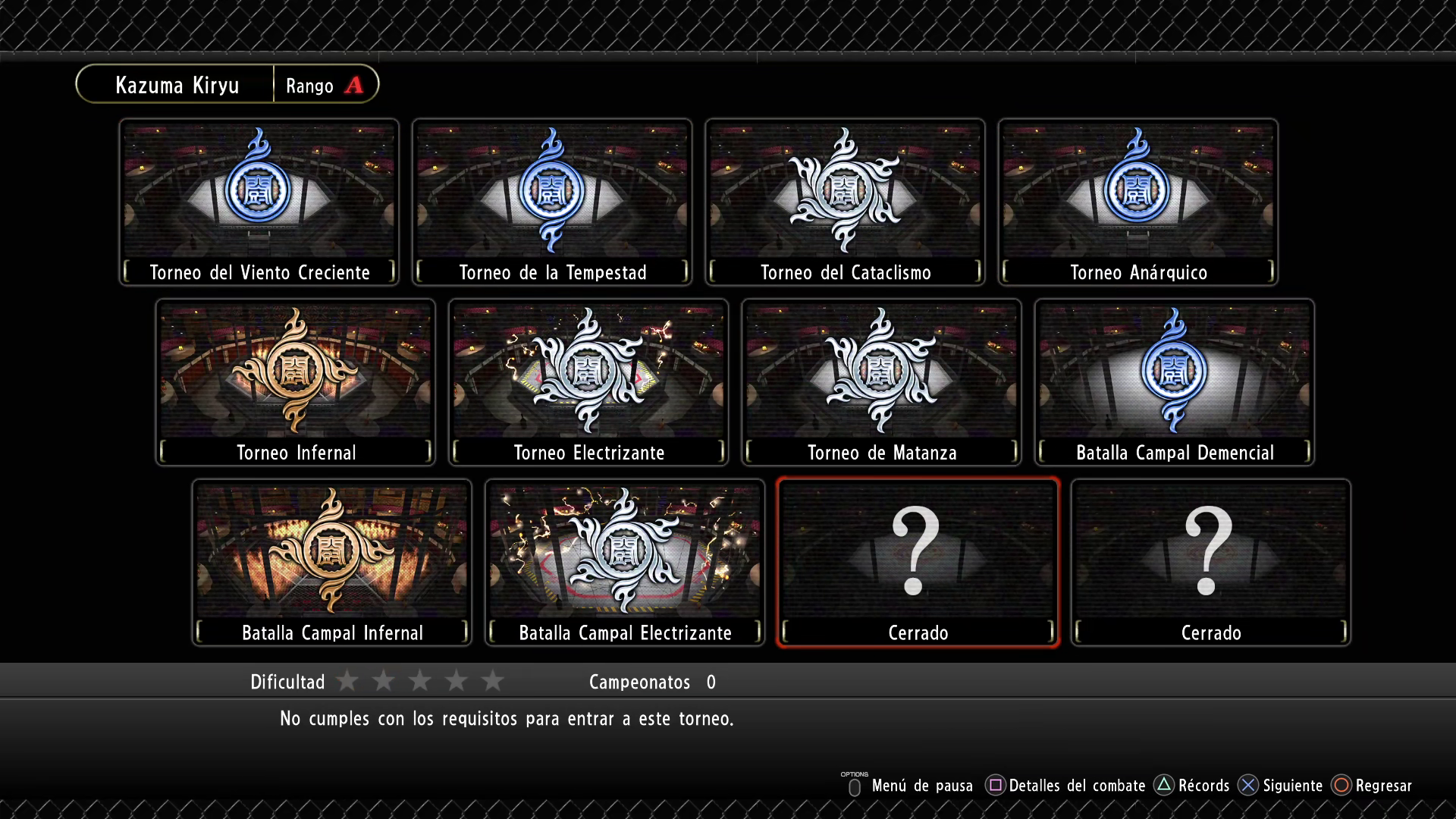The image size is (1456, 819).
Task: Select Torneo del Viento Creciente tile
Action: (259, 202)
